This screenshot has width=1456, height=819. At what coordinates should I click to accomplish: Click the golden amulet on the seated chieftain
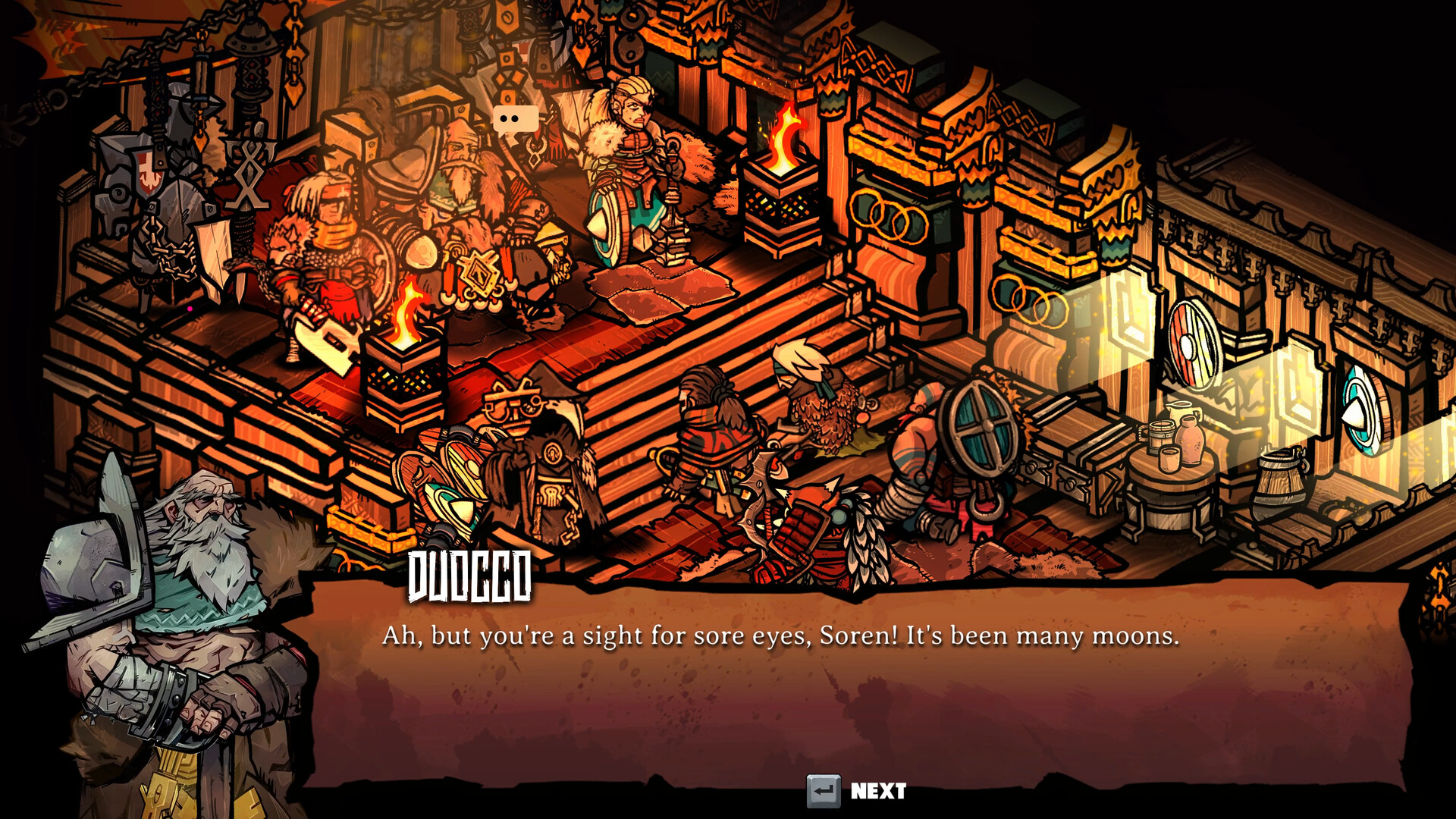(480, 271)
